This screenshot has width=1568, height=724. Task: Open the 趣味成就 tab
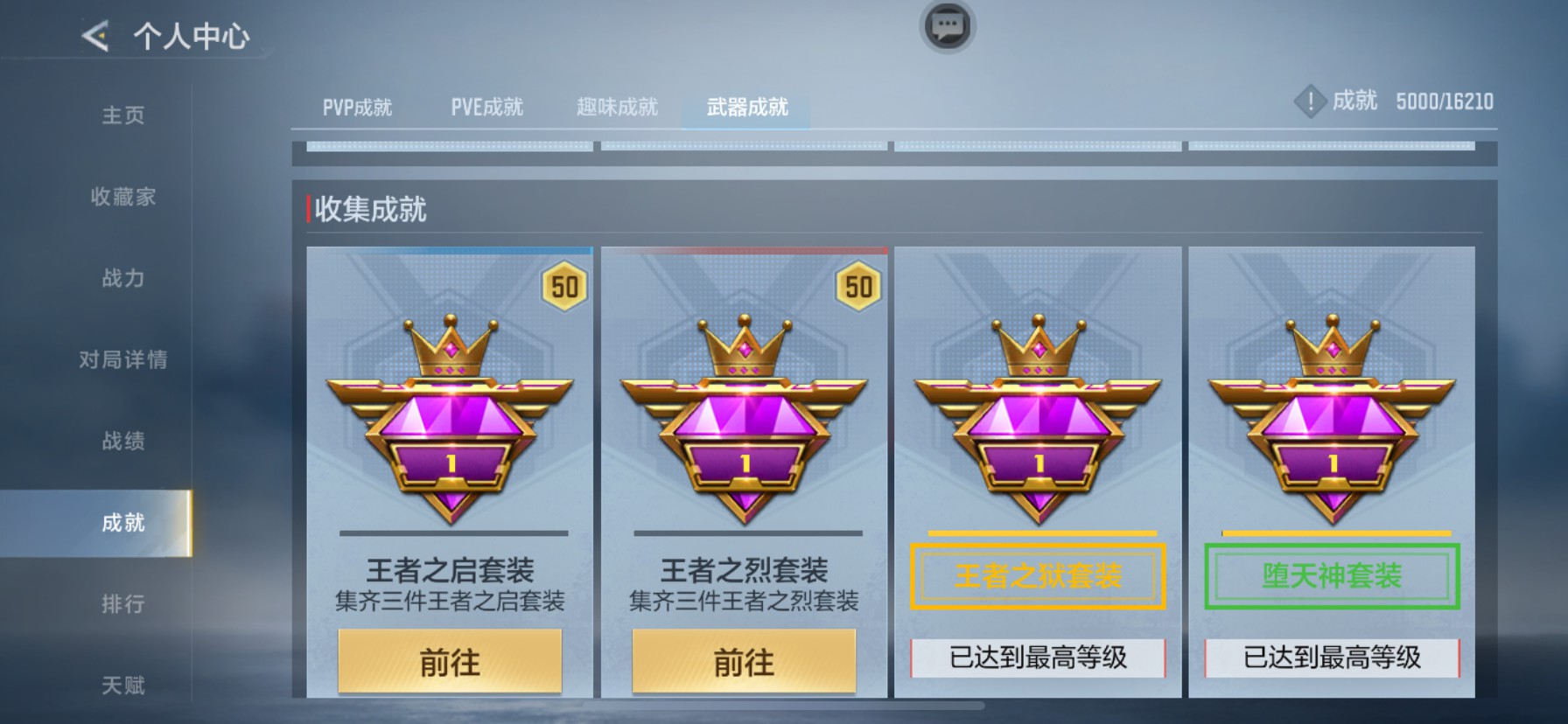(617, 106)
